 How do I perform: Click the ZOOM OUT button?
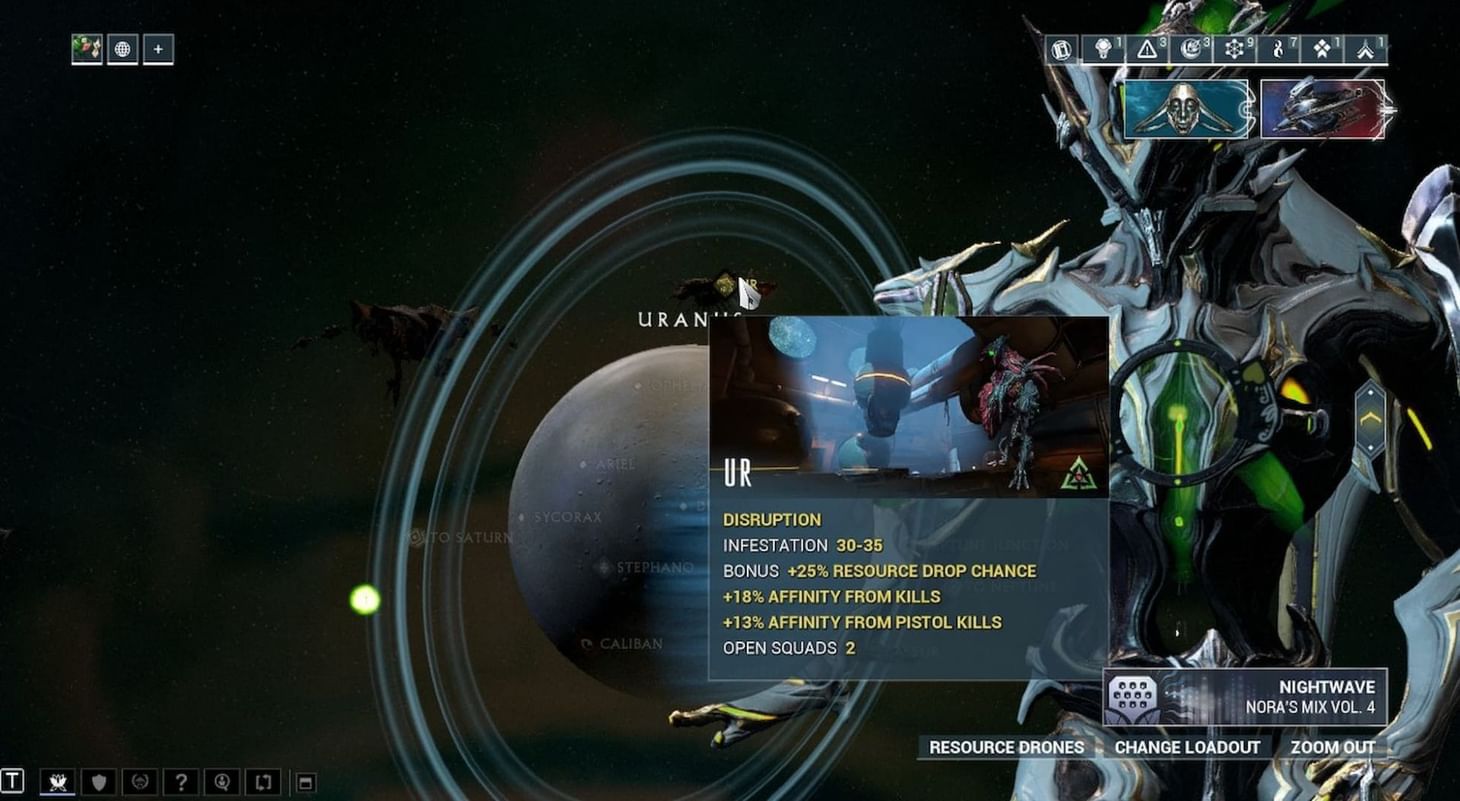(x=1334, y=747)
